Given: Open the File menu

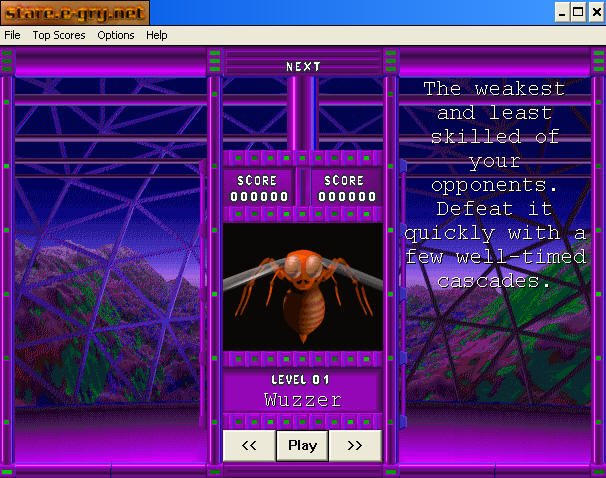Looking at the screenshot, I should pos(12,35).
